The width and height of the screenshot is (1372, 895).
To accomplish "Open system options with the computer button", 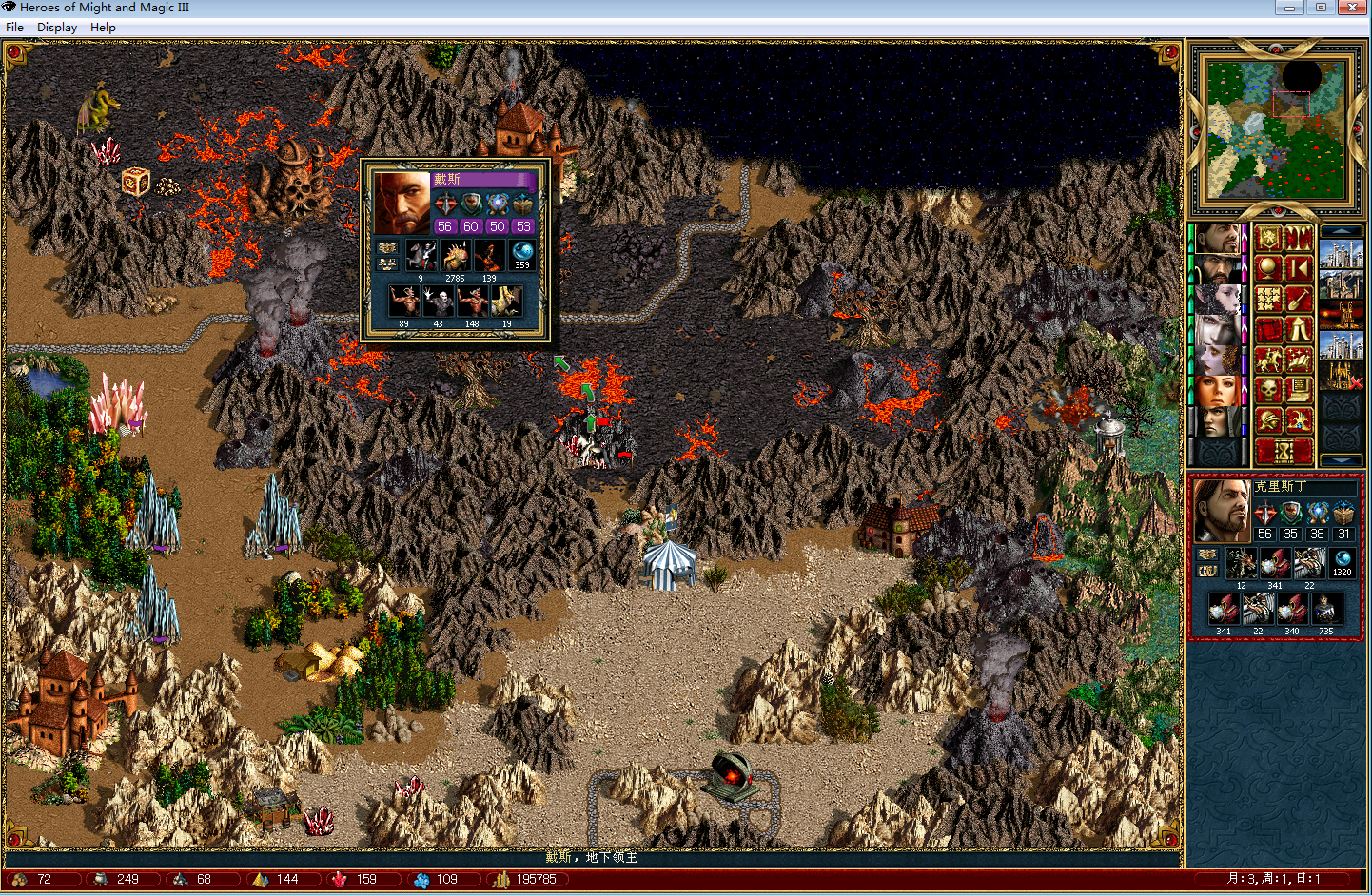I will tap(1299, 390).
